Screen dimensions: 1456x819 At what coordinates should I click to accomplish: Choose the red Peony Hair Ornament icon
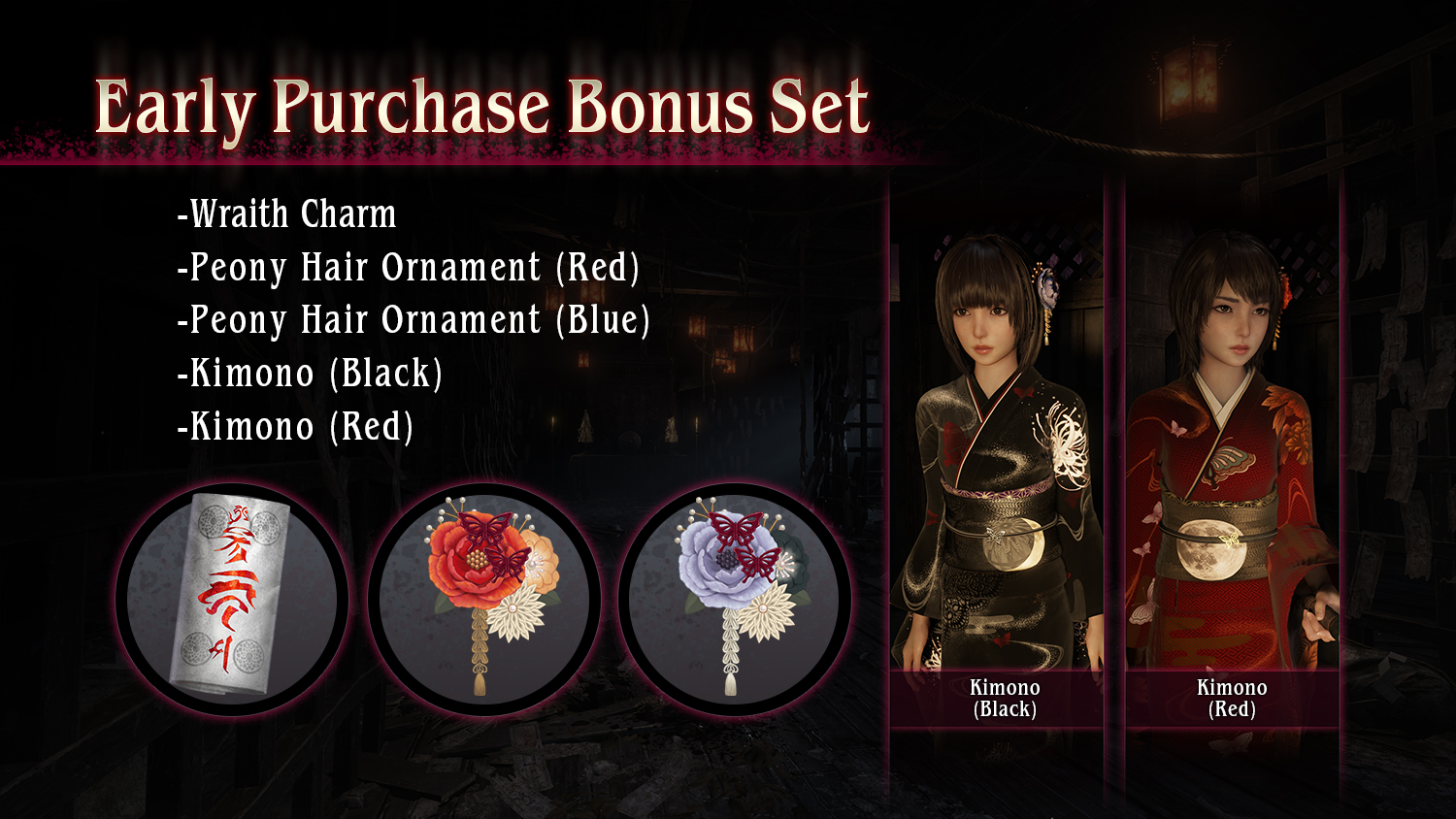tap(483, 599)
